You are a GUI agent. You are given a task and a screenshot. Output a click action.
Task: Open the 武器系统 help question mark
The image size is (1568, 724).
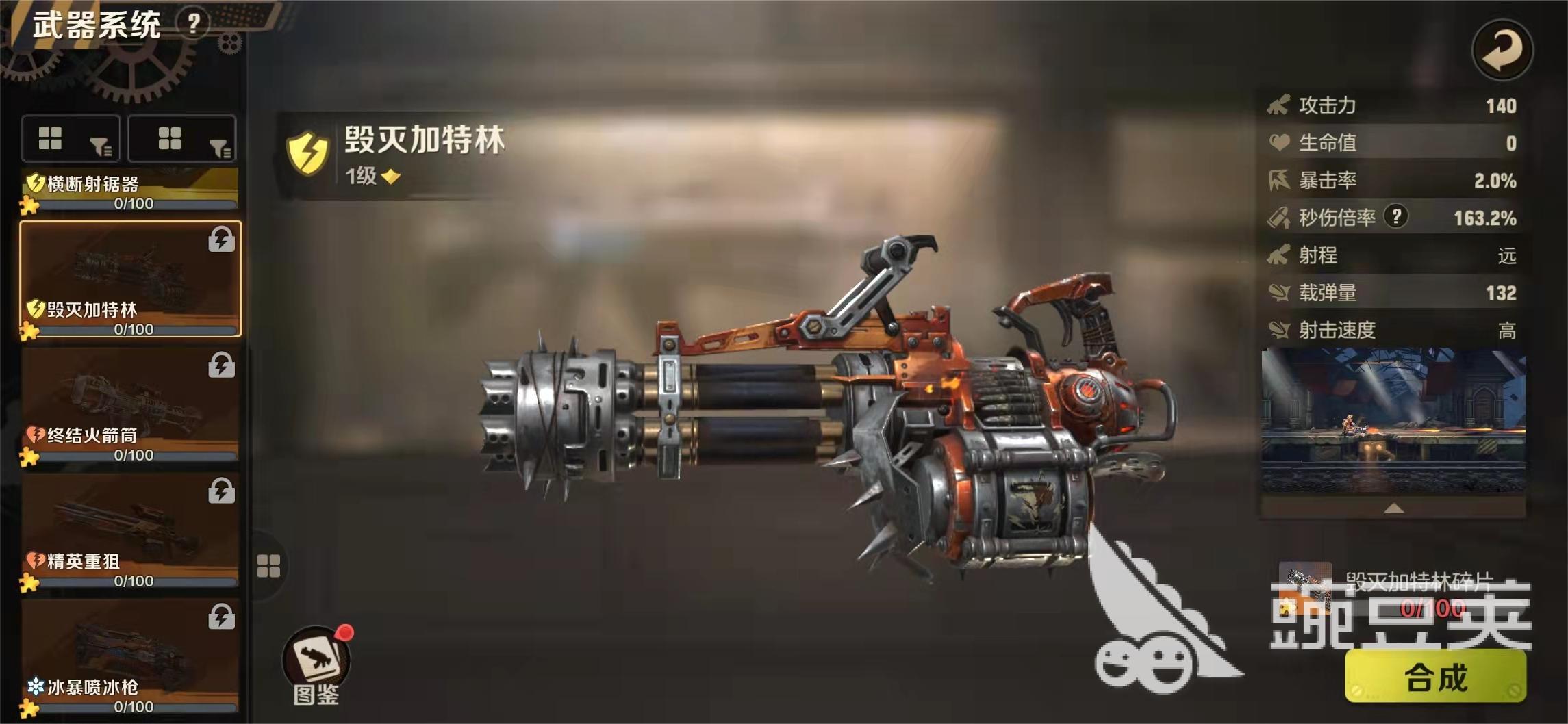click(194, 24)
